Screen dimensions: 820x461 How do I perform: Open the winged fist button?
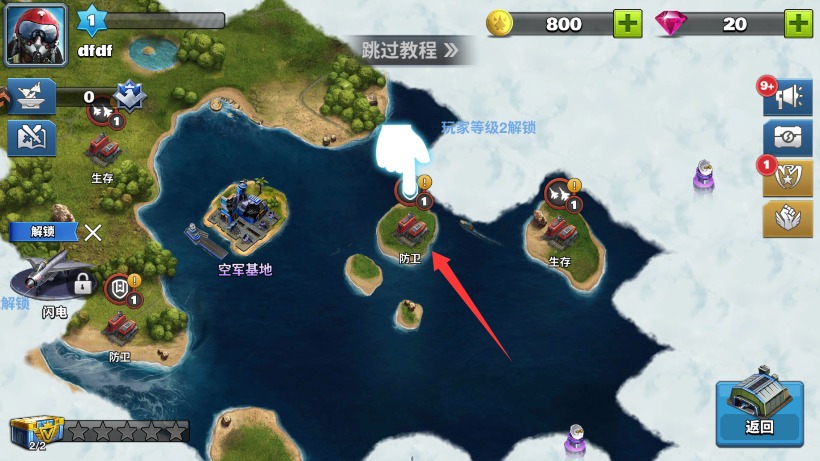click(x=787, y=219)
